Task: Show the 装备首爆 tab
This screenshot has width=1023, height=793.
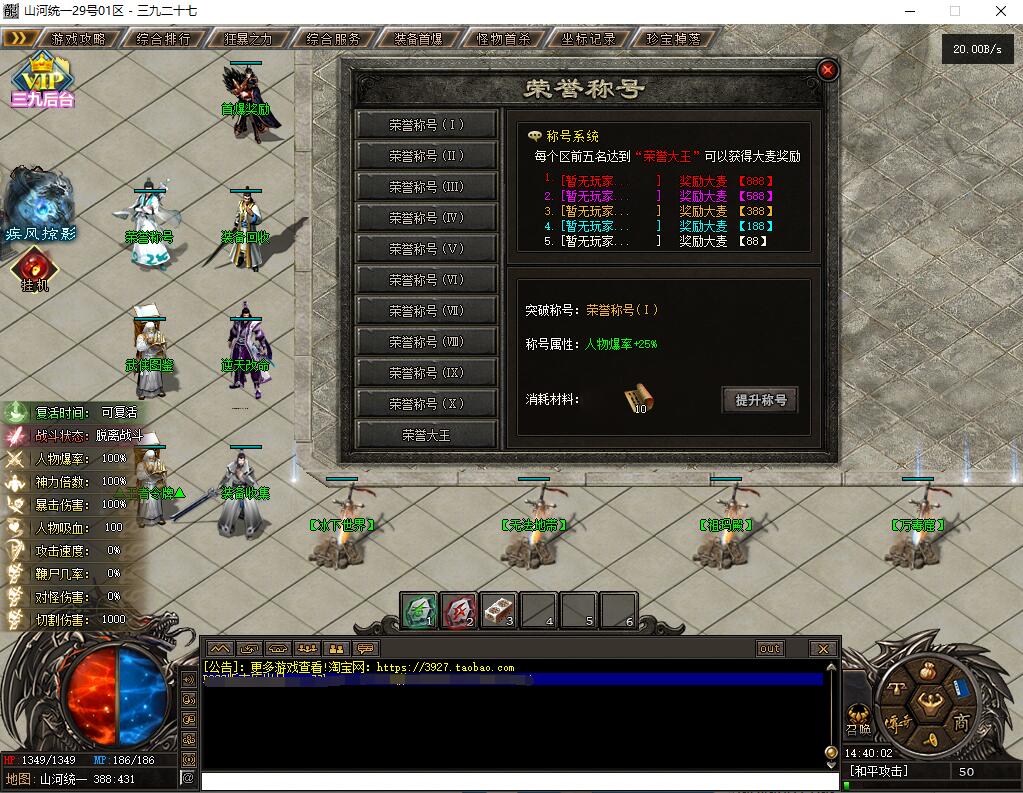Action: click(419, 39)
